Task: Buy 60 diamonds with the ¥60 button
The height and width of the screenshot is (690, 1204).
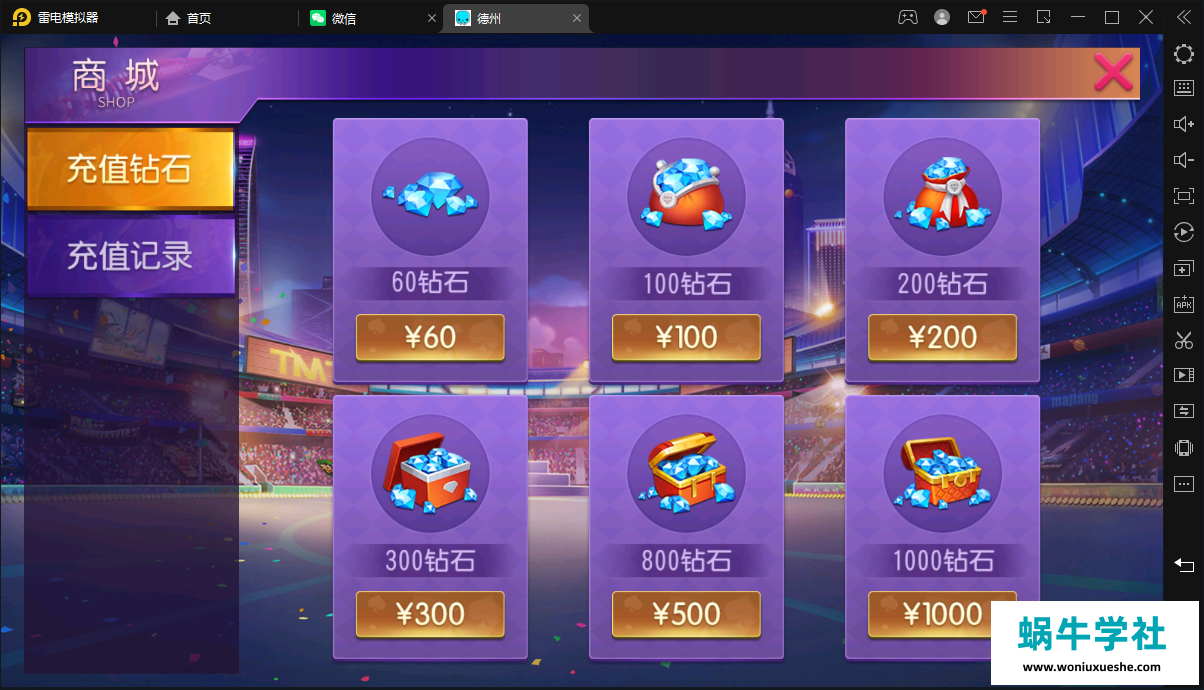Action: 430,338
